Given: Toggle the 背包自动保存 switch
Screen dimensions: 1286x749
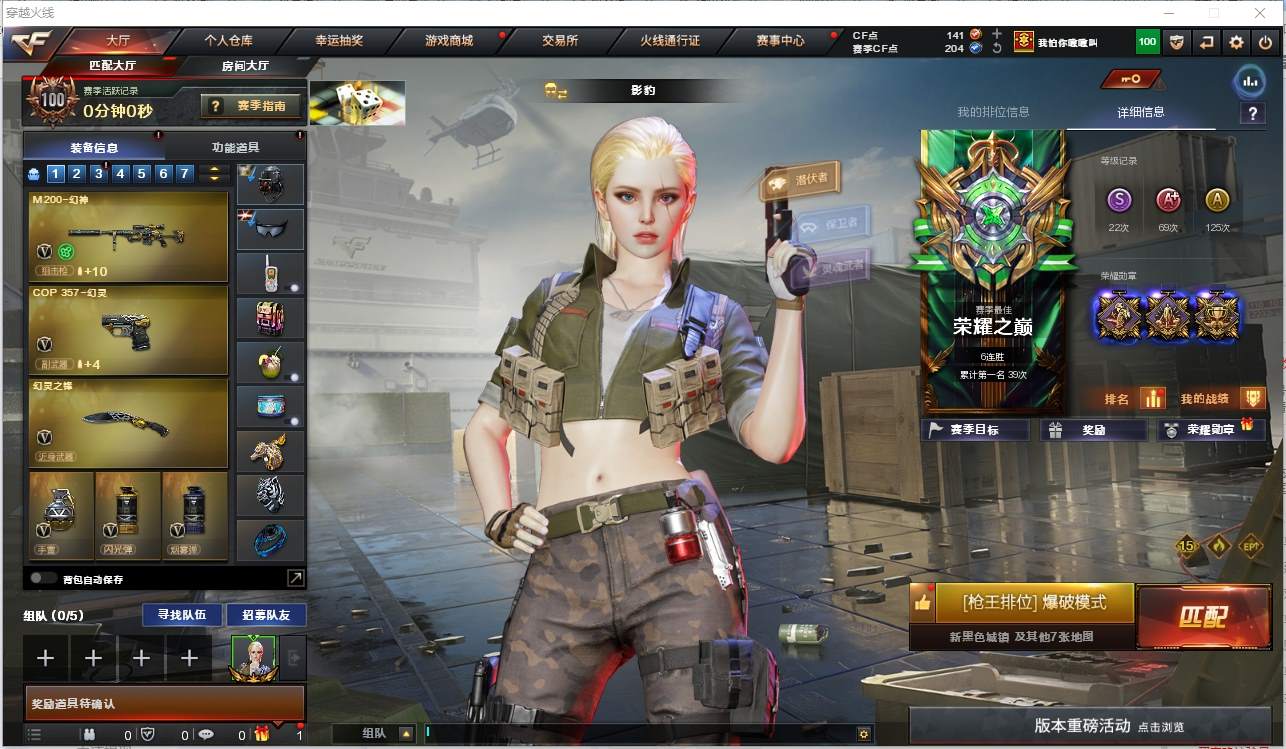Looking at the screenshot, I should point(43,578).
